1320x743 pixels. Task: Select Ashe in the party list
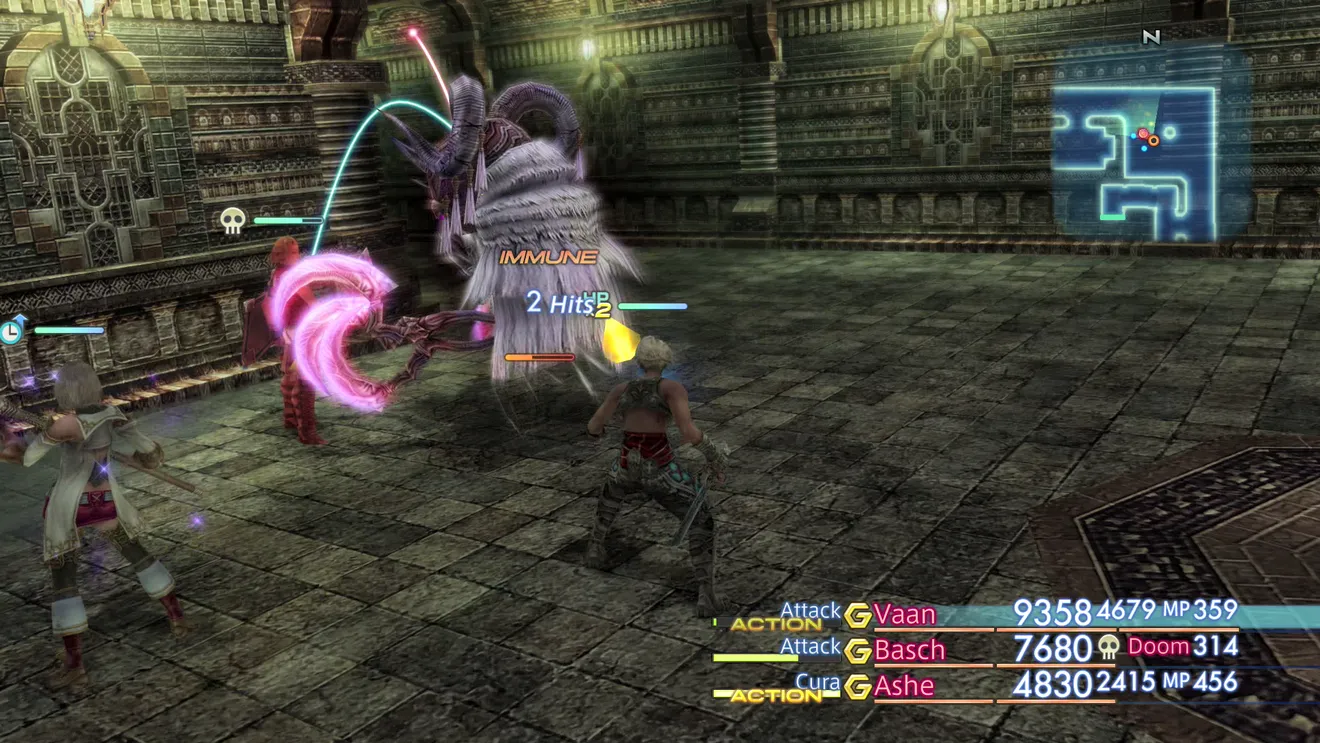904,686
